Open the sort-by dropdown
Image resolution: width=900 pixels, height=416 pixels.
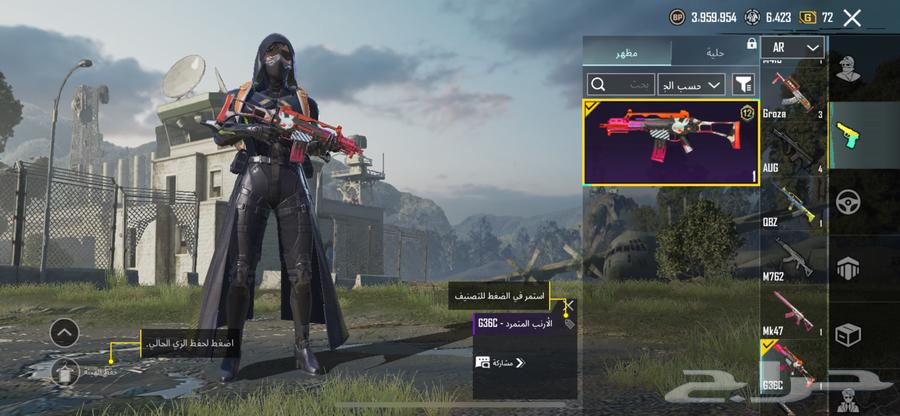coord(690,85)
